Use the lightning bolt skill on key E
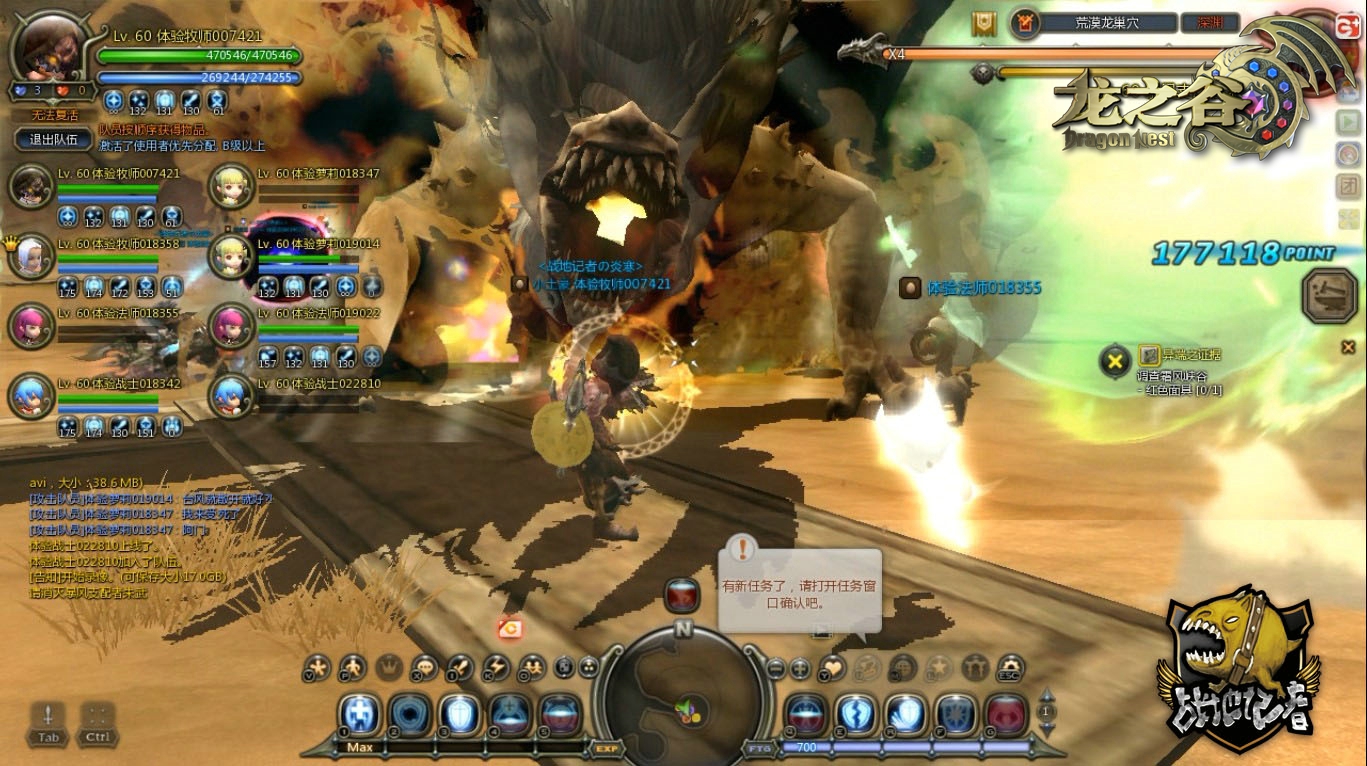The image size is (1367, 766). coord(857,714)
